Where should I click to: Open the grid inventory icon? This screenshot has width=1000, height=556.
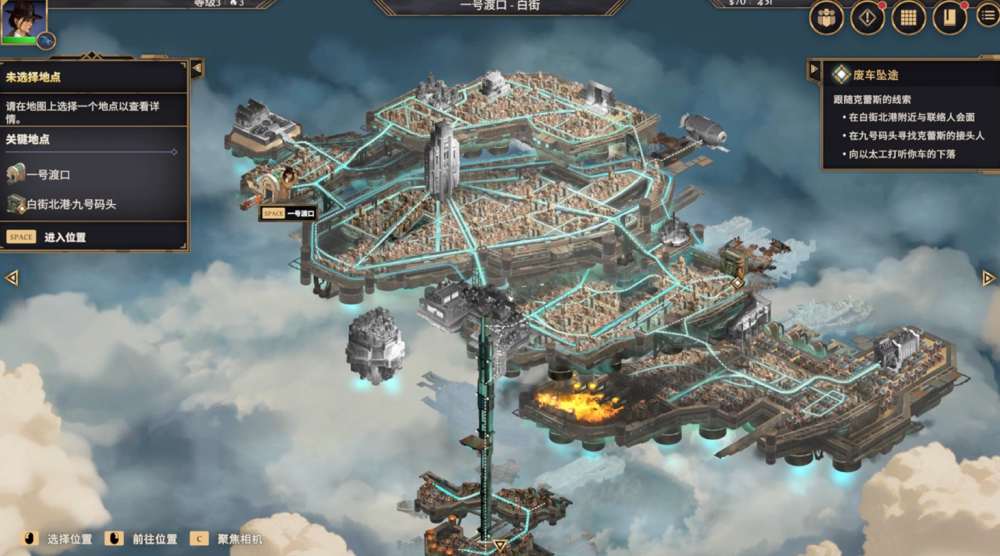click(x=908, y=17)
